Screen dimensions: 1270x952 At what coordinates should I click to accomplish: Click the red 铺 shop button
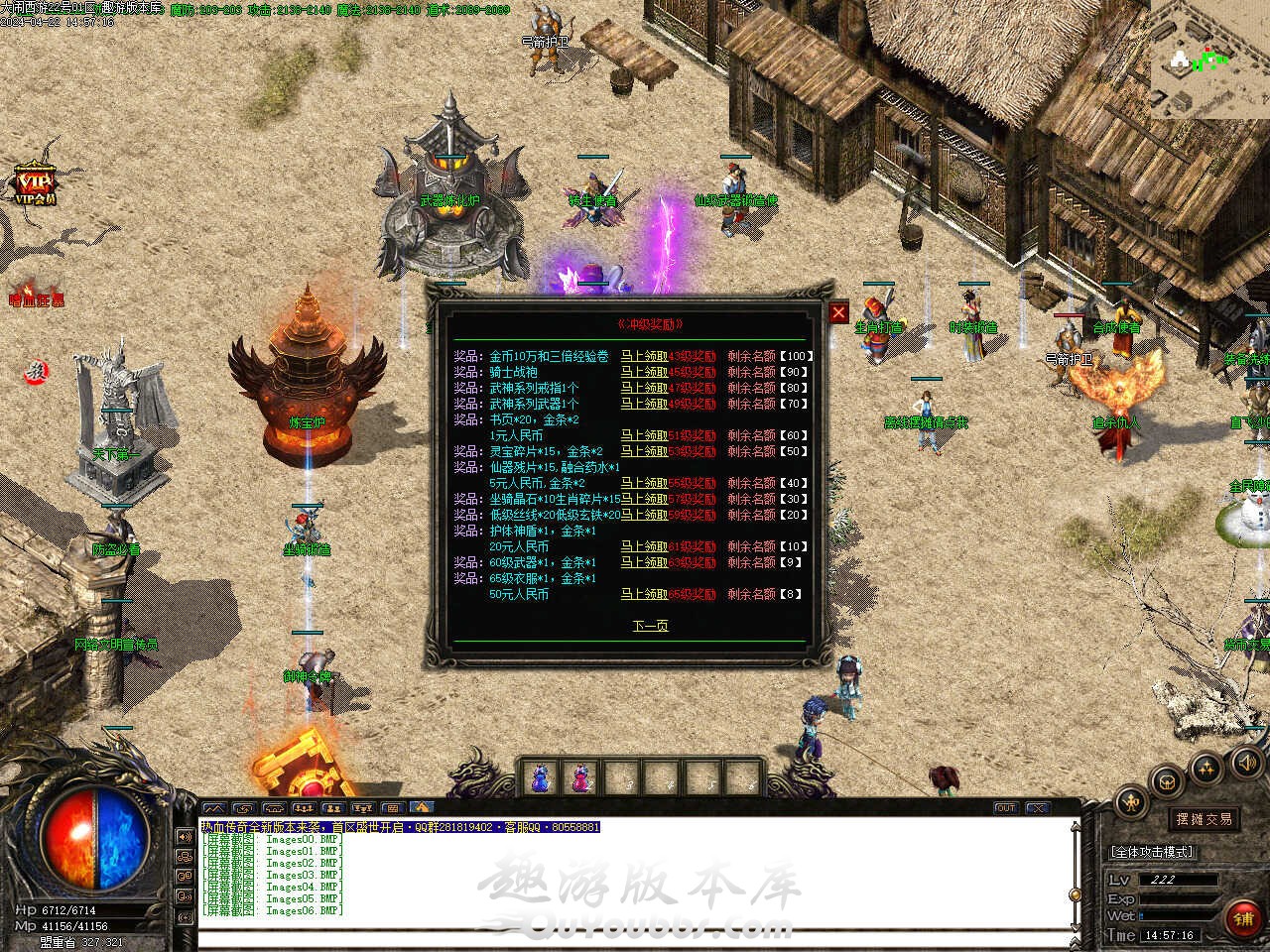1243,918
